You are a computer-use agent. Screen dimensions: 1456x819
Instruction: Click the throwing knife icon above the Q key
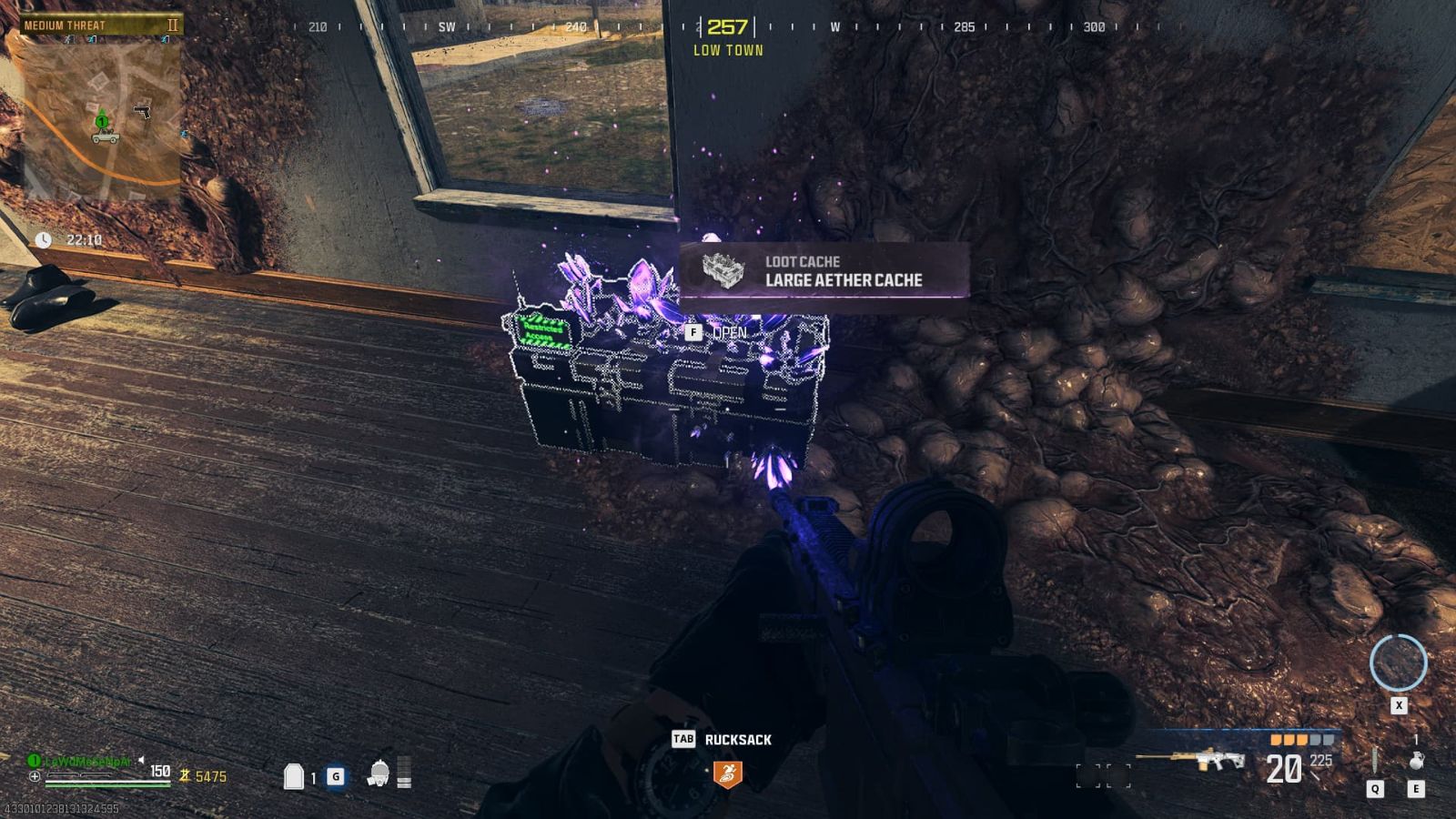(1374, 757)
